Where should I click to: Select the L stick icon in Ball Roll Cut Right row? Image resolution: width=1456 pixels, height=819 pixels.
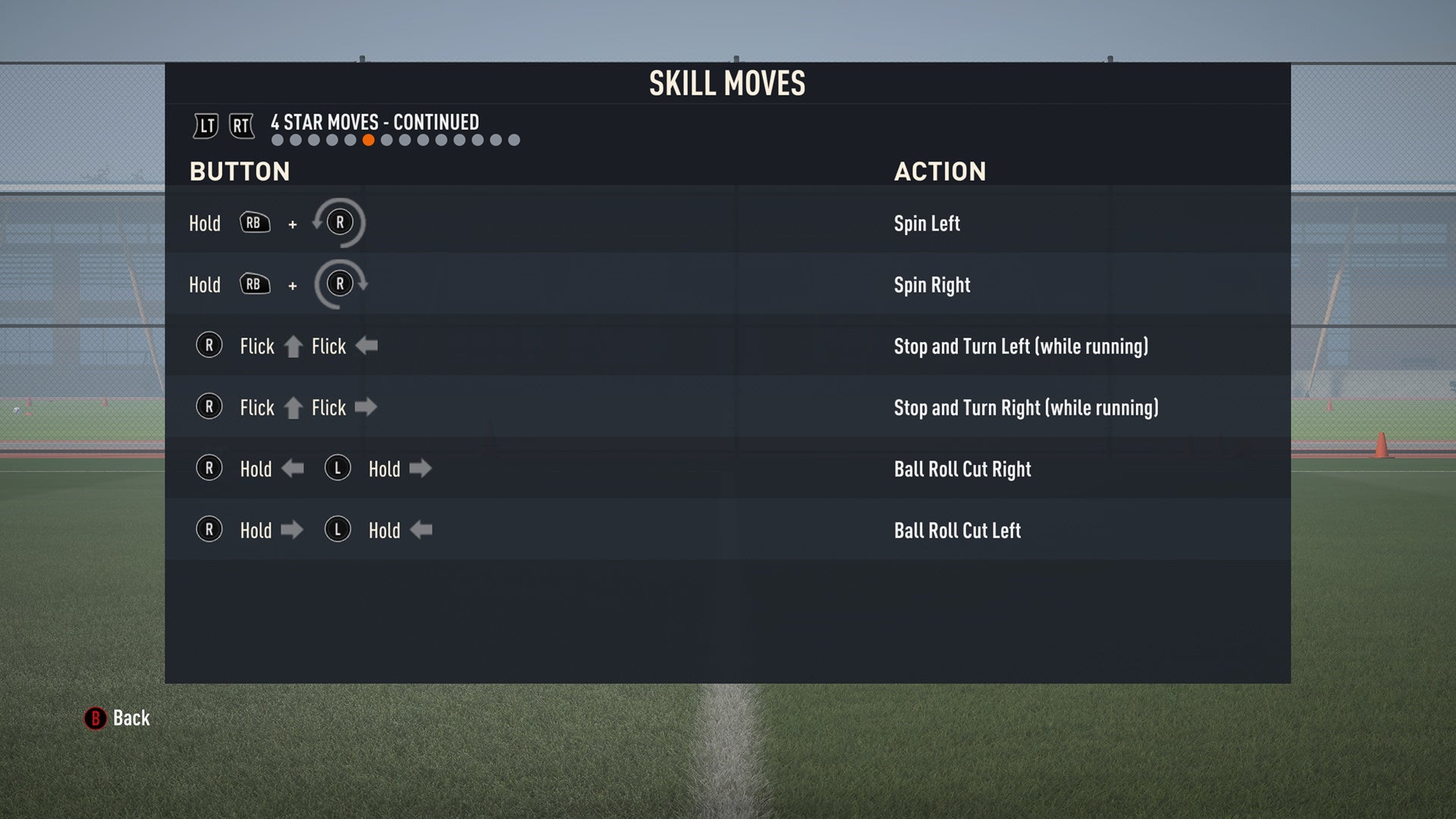(337, 469)
